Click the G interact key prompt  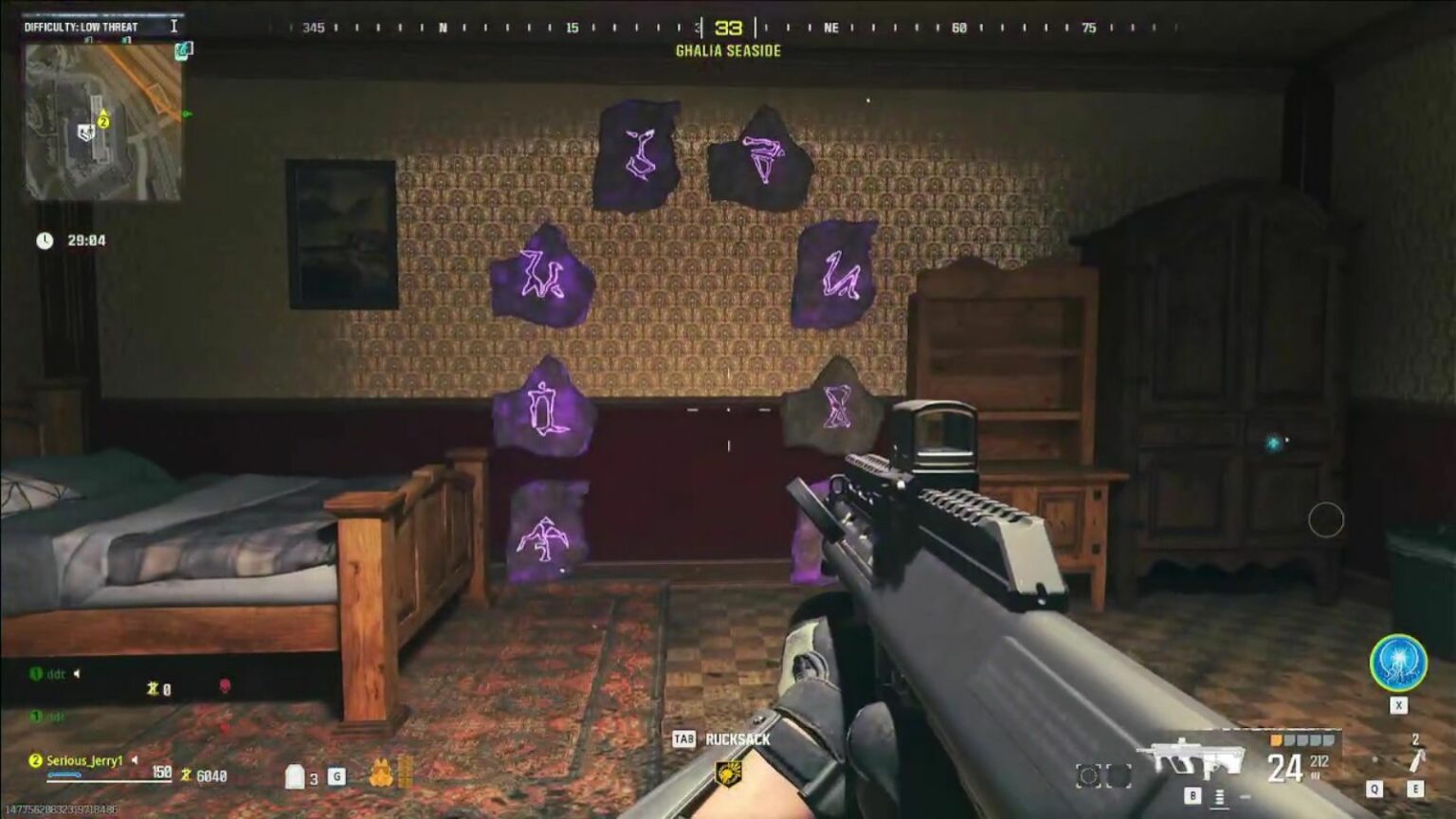[336, 777]
